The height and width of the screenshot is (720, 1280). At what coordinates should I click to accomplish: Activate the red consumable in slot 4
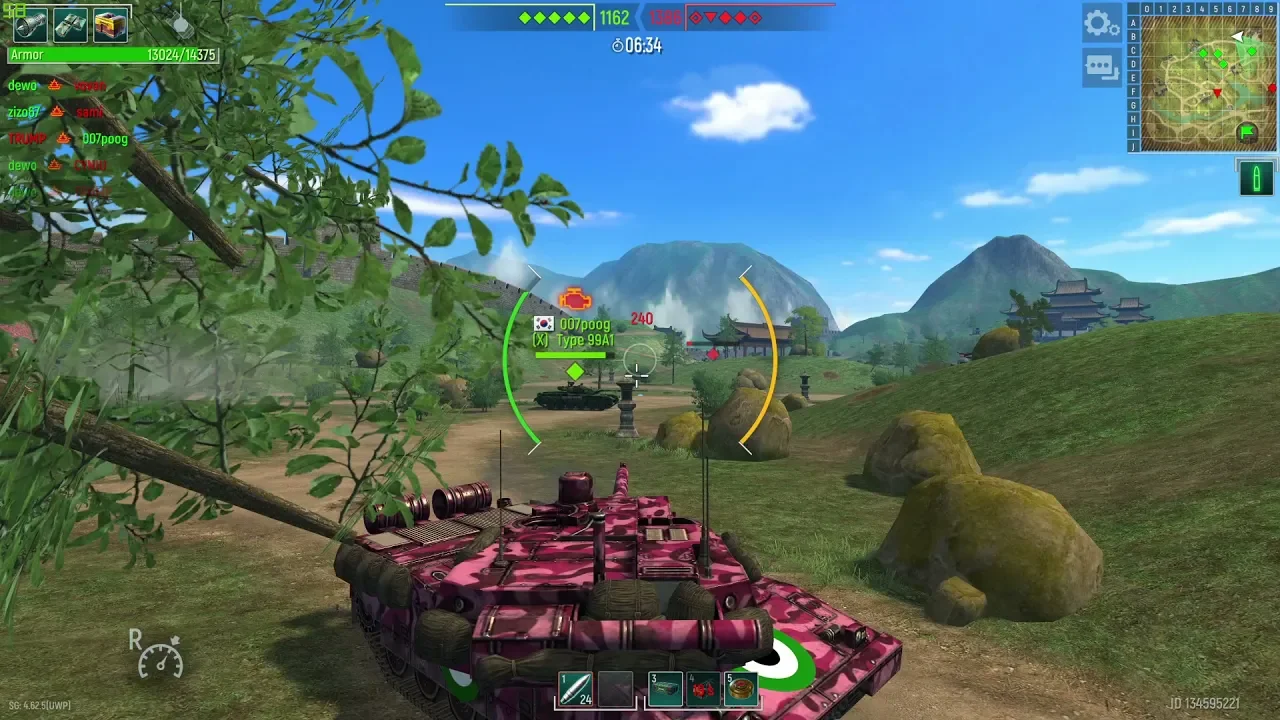(x=704, y=688)
